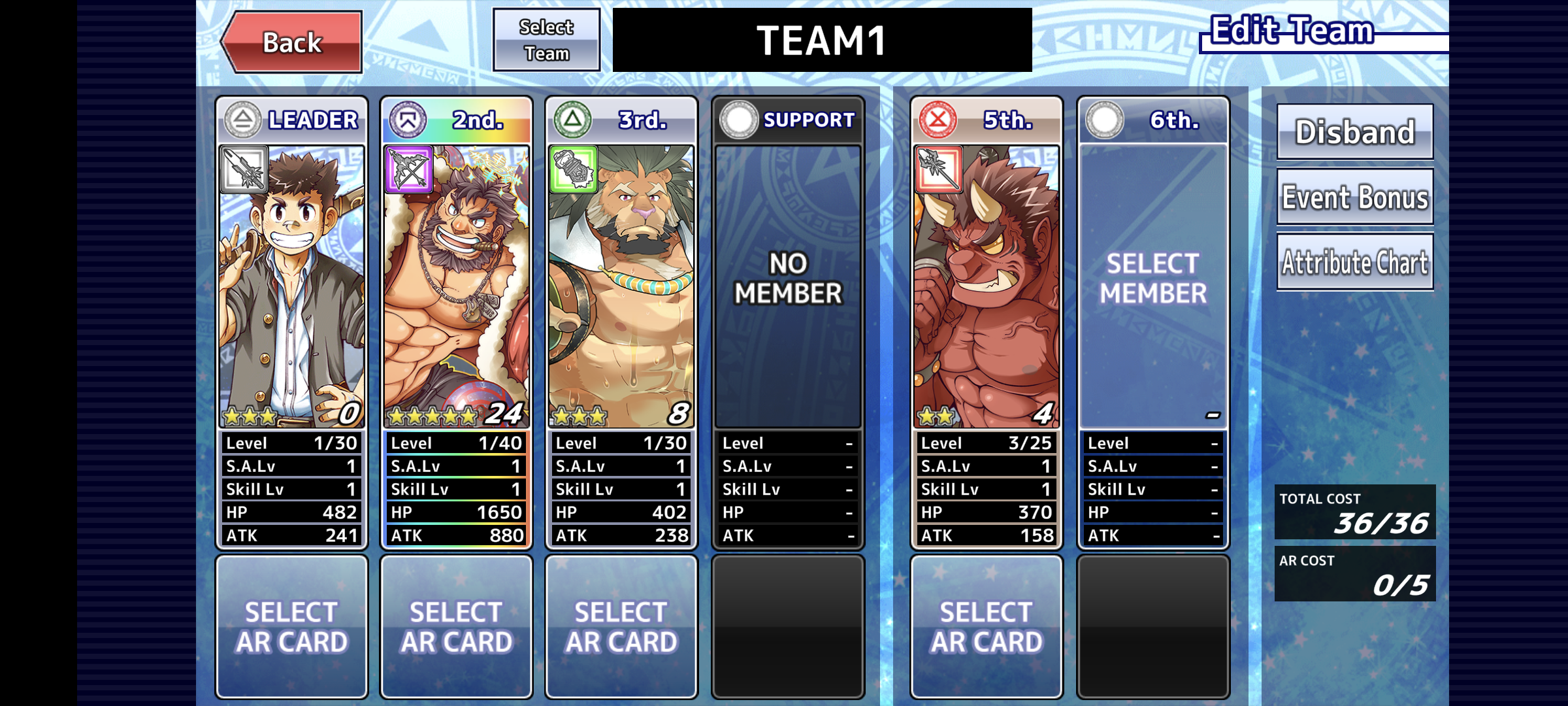
Task: Show the Attribute Chart
Action: (1355, 262)
